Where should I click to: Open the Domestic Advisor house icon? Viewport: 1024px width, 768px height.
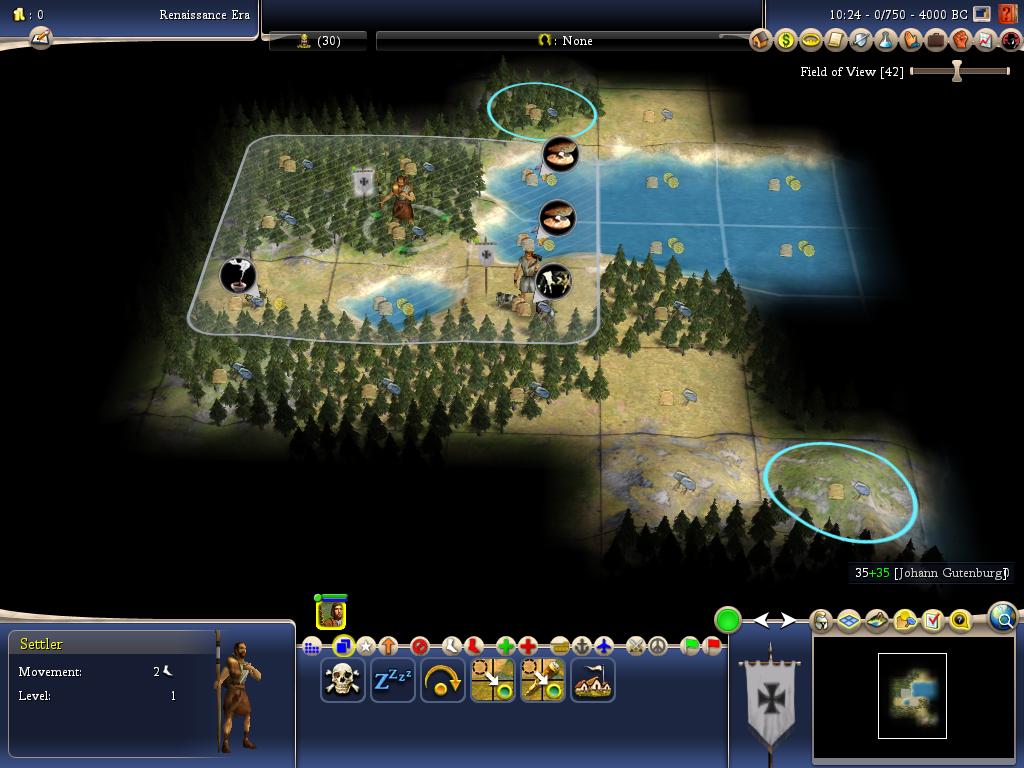(x=761, y=41)
